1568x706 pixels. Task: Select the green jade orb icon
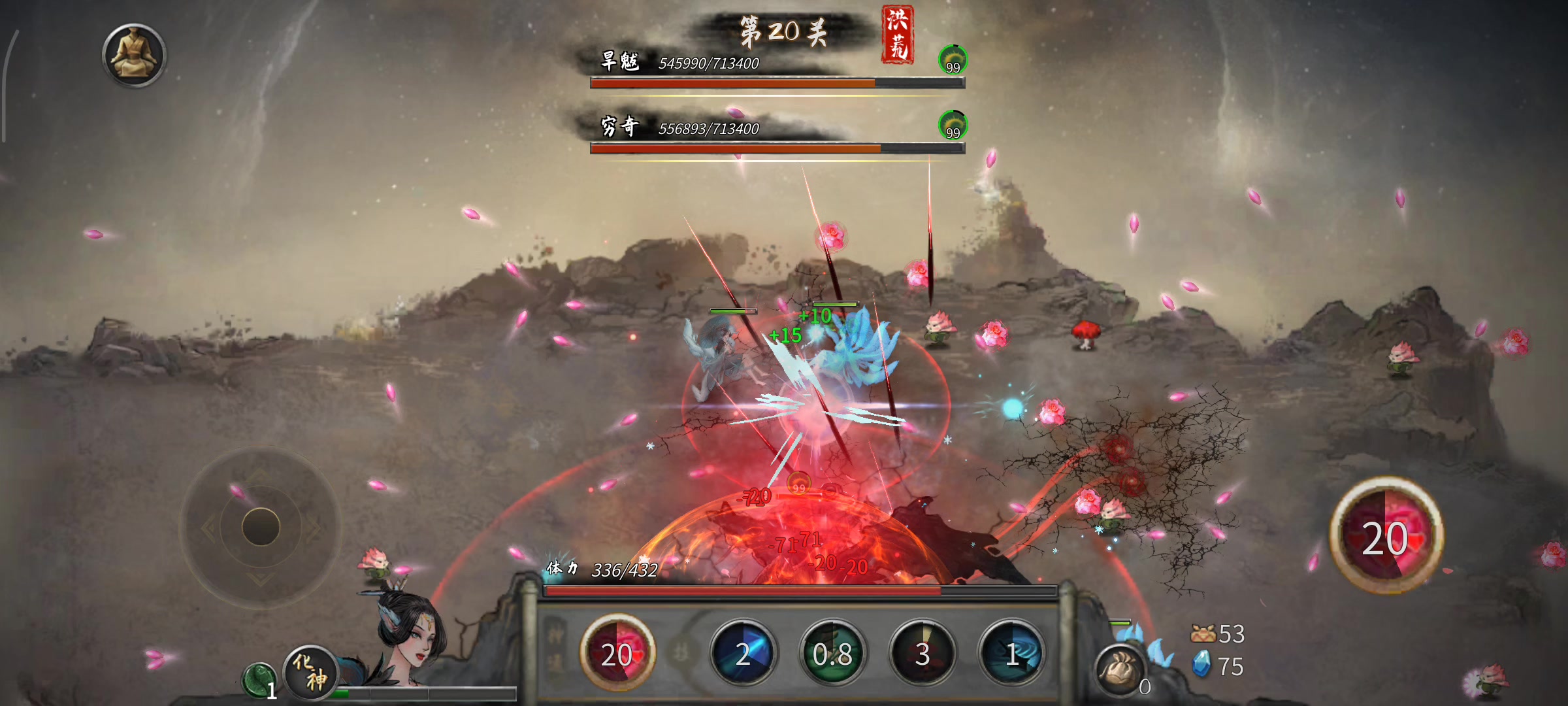(x=258, y=679)
